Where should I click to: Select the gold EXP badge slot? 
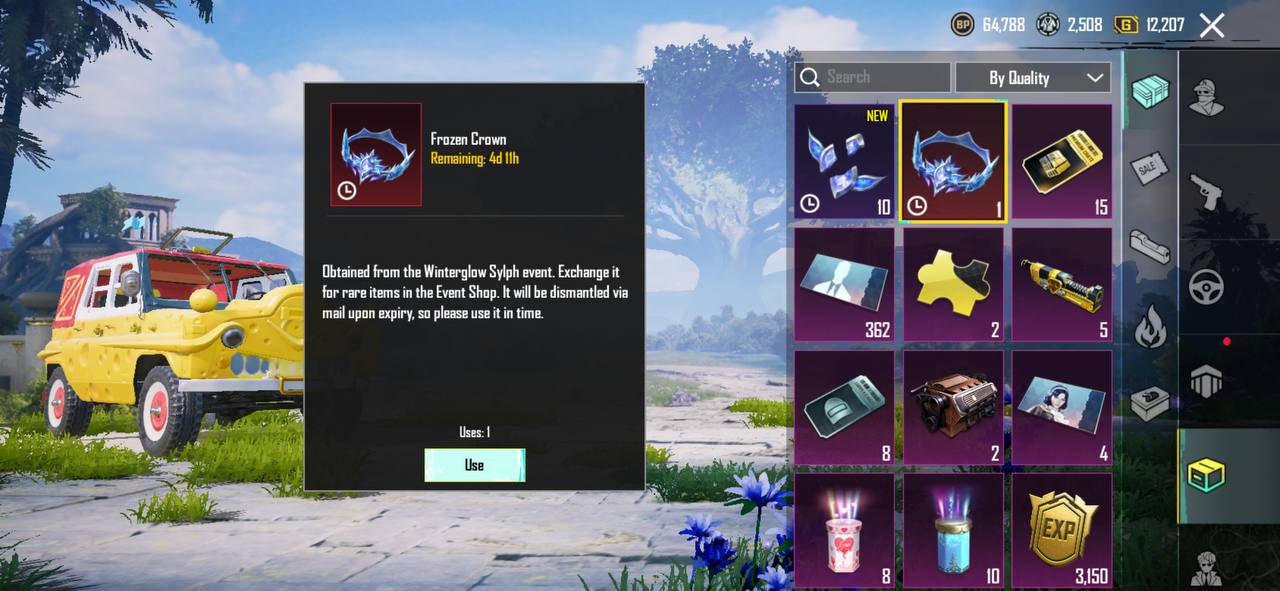[x=1062, y=530]
